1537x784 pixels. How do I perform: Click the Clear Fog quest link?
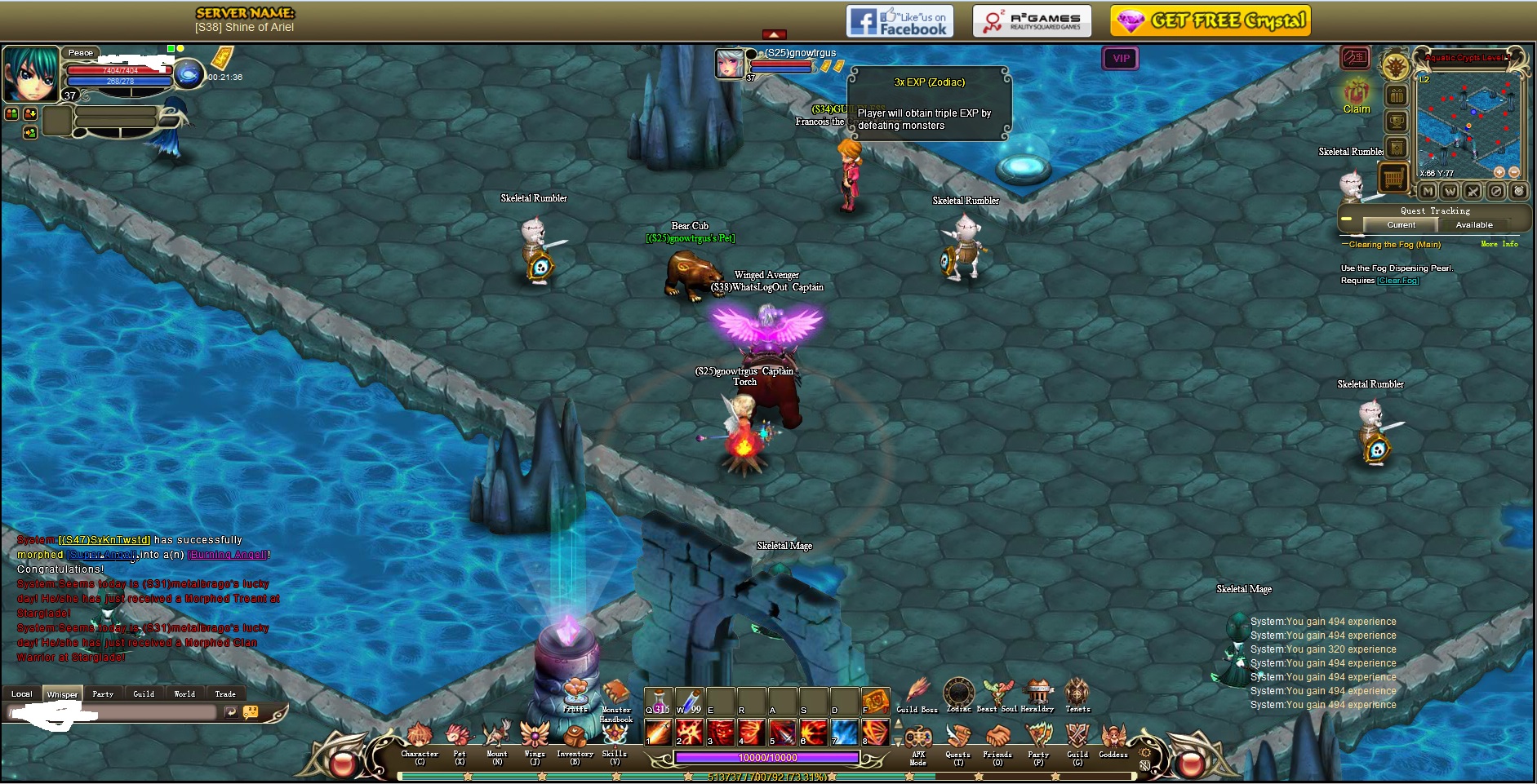click(x=1398, y=281)
